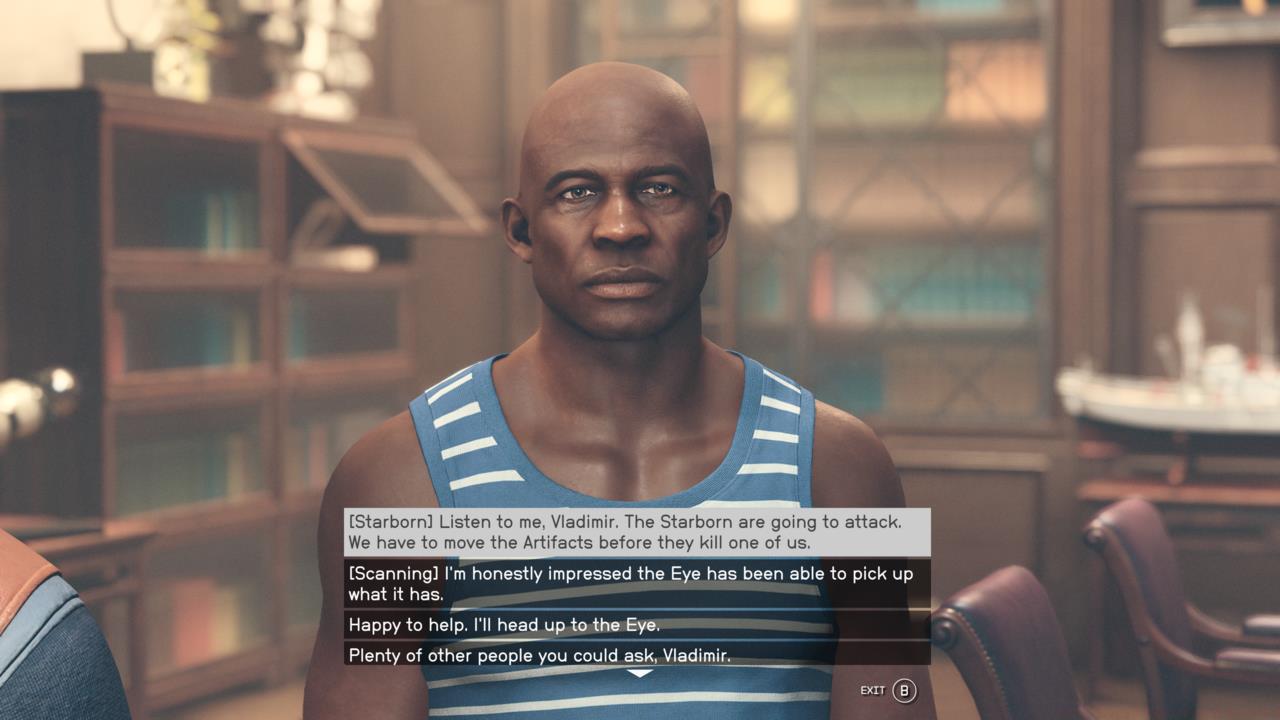The width and height of the screenshot is (1280, 720).
Task: Pick "Happy to help. I'll head up to the Eye."
Action: point(637,625)
